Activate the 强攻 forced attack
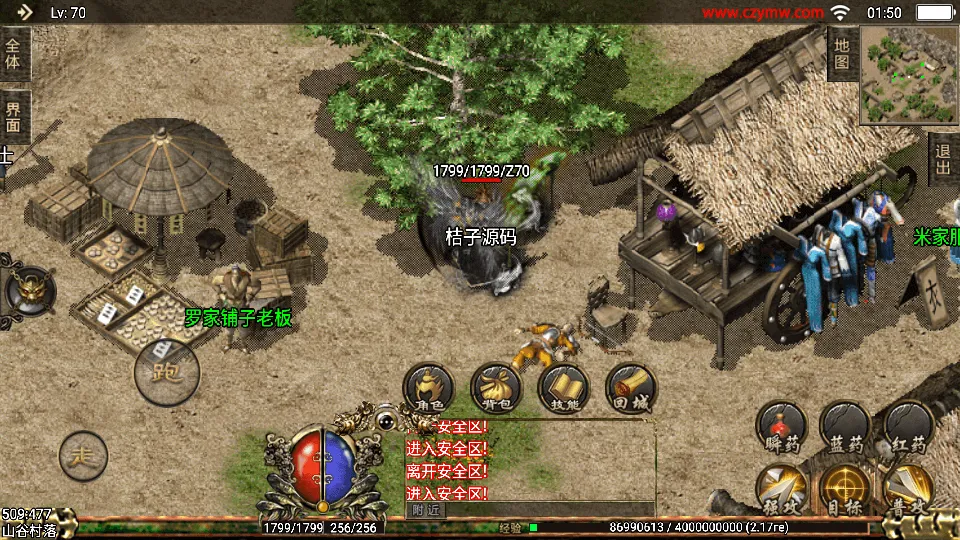The height and width of the screenshot is (540, 960). pyautogui.click(x=782, y=490)
